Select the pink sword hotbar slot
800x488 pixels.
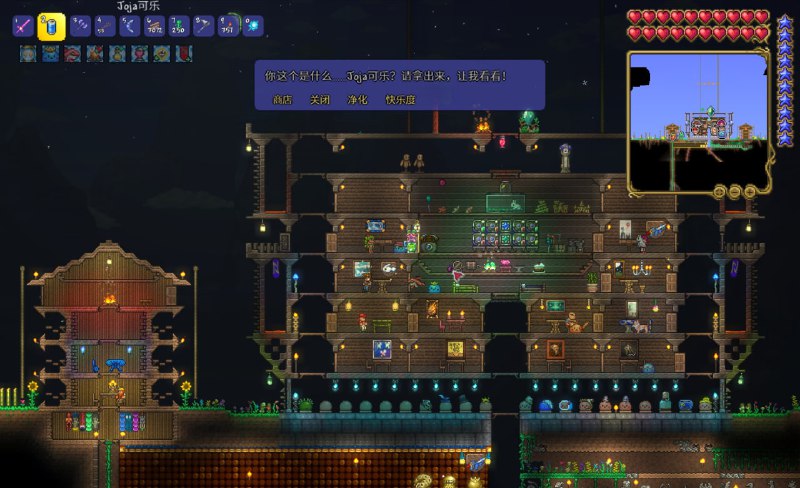coord(23,26)
